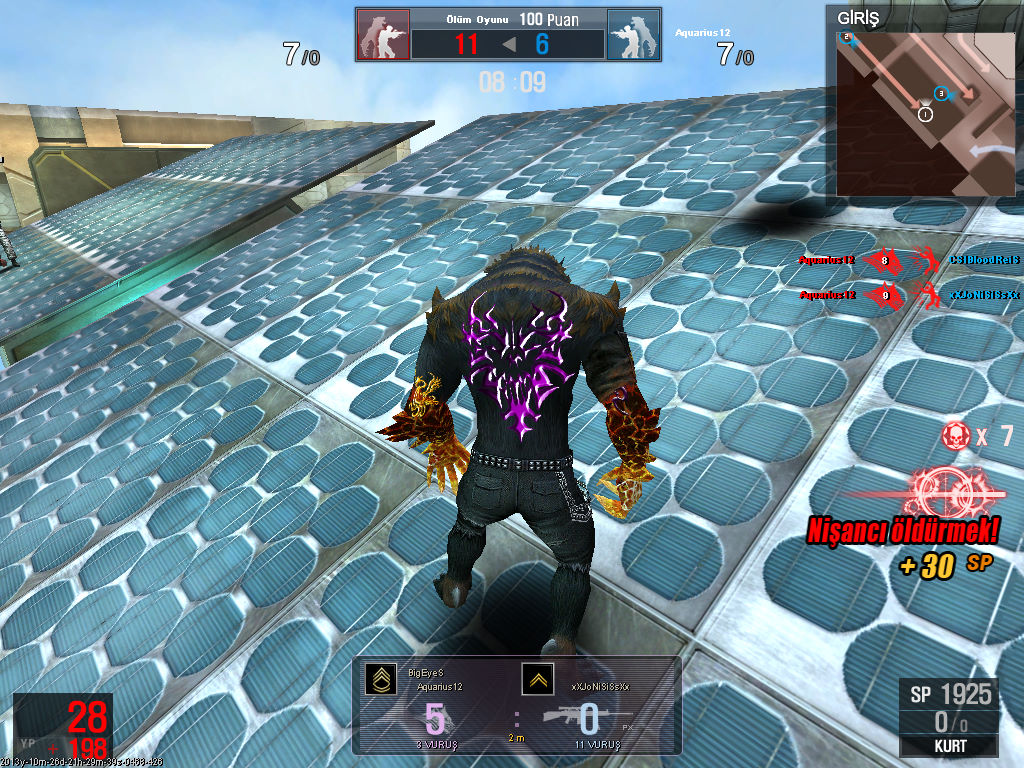The width and height of the screenshot is (1024, 768).
Task: Click the BigEyeS rank badge
Action: click(380, 680)
